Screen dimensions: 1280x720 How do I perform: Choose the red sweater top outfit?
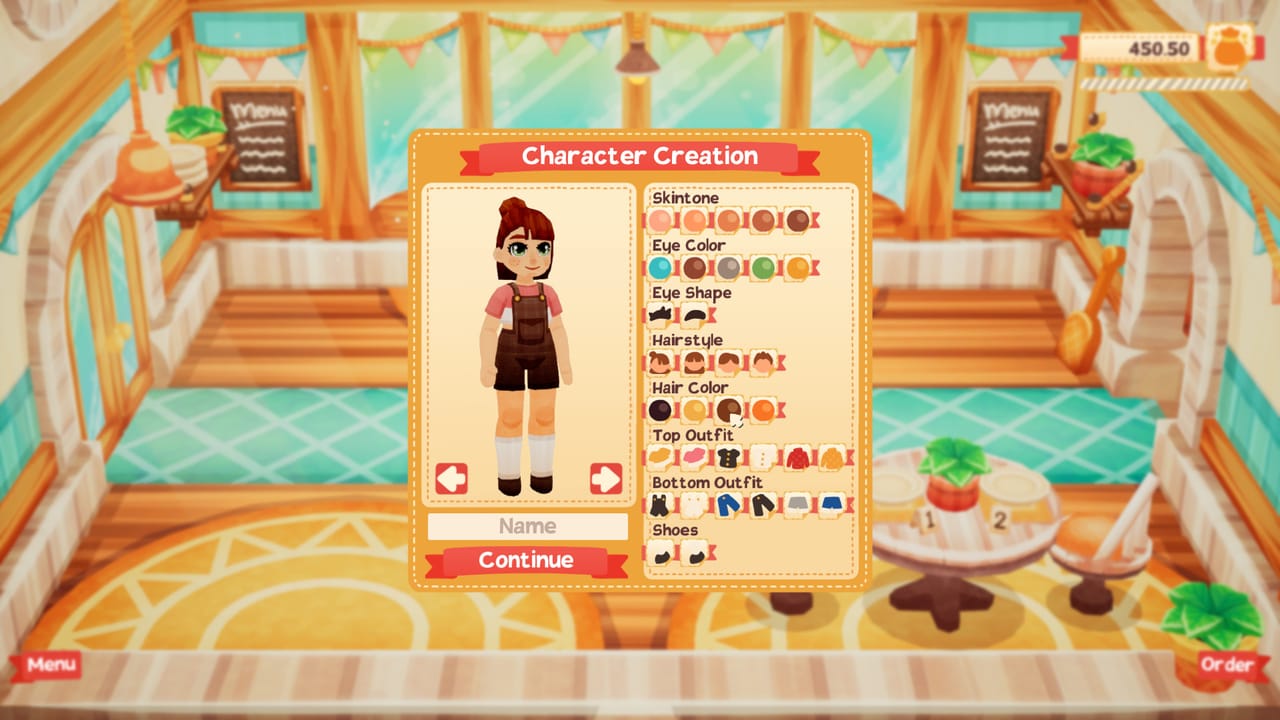(797, 457)
